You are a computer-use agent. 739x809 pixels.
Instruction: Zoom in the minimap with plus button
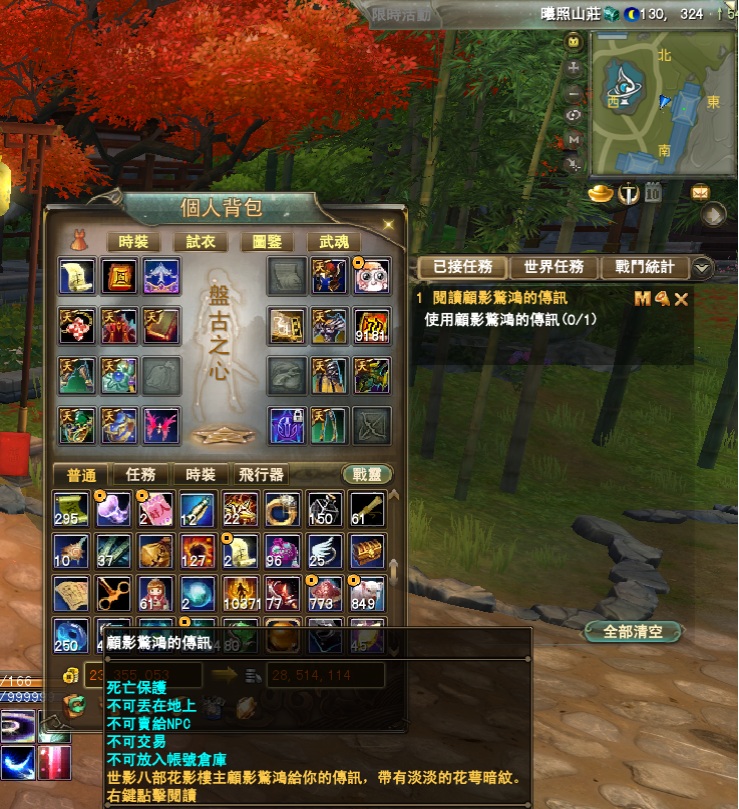click(574, 69)
